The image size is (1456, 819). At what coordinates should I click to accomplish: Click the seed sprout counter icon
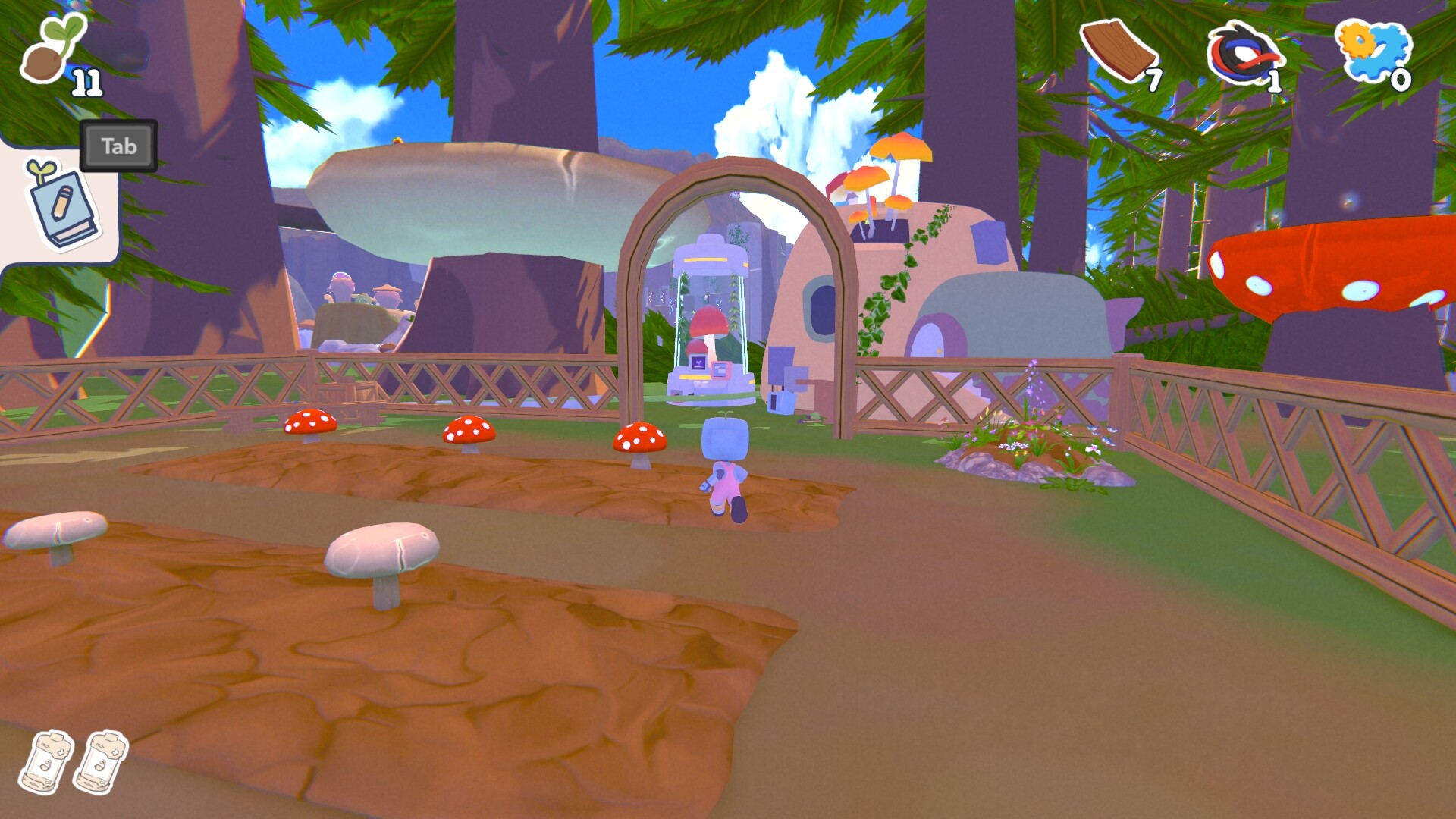point(52,49)
